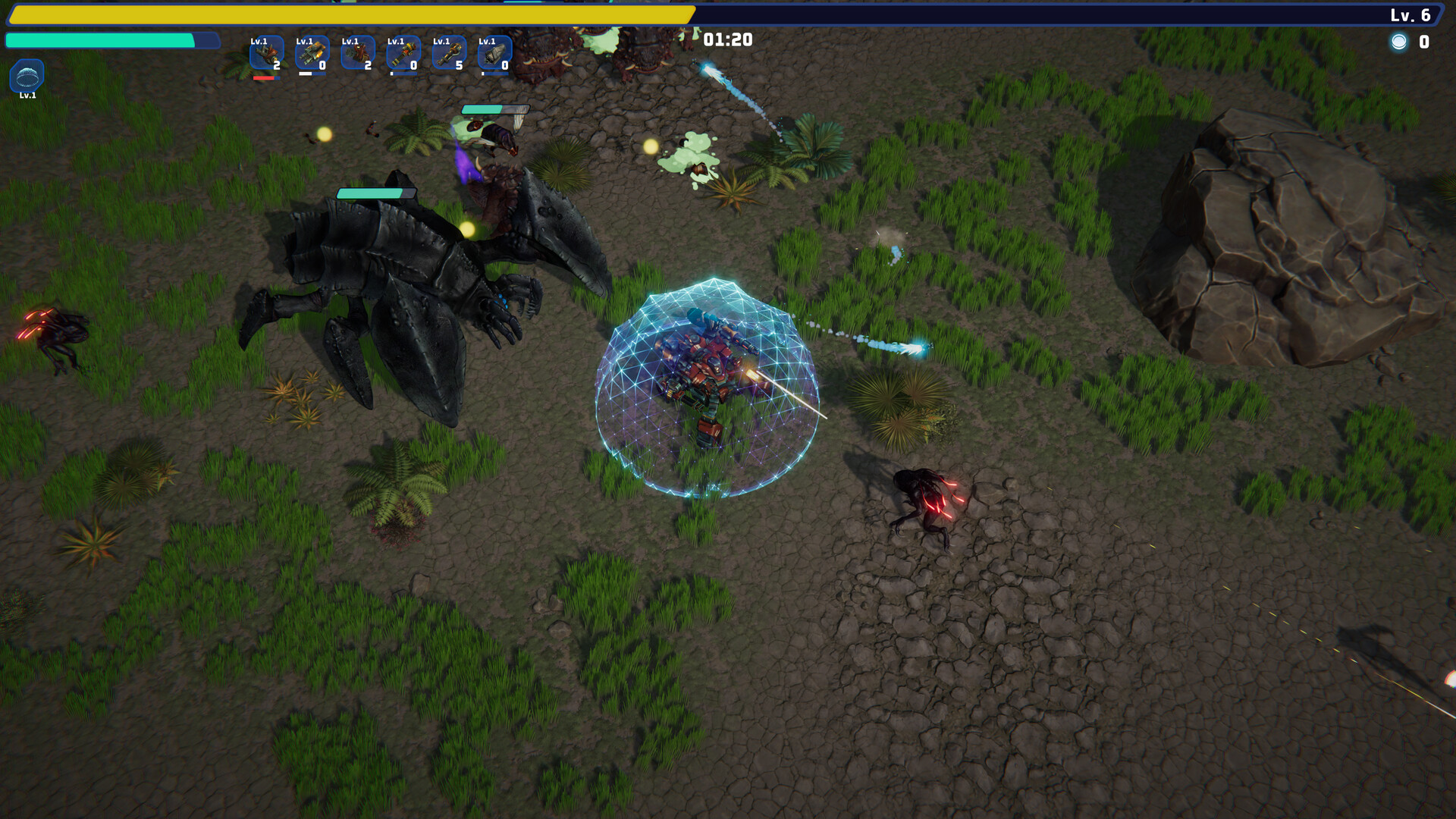Select the grenade launcher weapon showing ammo 5
This screenshot has height=819, width=1456.
tap(447, 53)
